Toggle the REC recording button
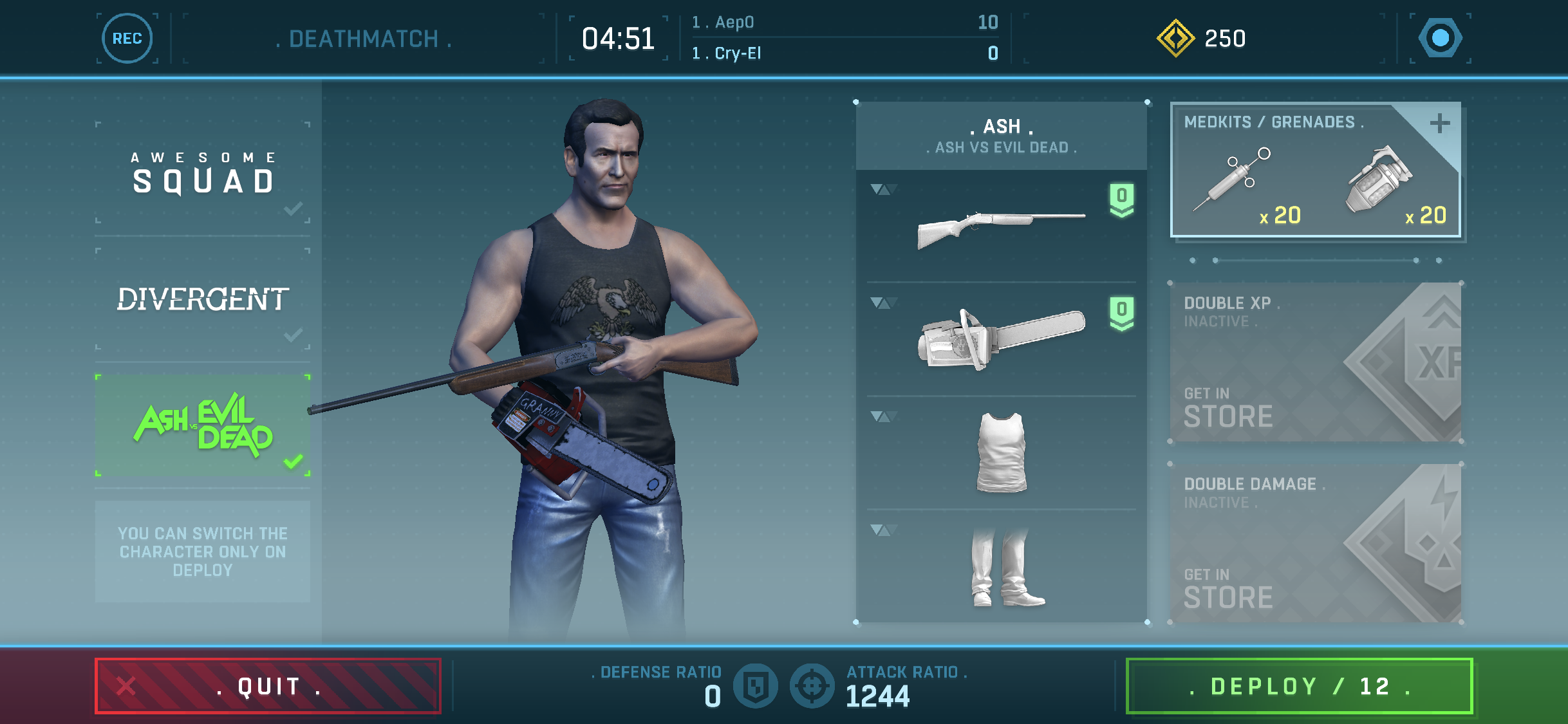Viewport: 1568px width, 724px height. pyautogui.click(x=127, y=39)
